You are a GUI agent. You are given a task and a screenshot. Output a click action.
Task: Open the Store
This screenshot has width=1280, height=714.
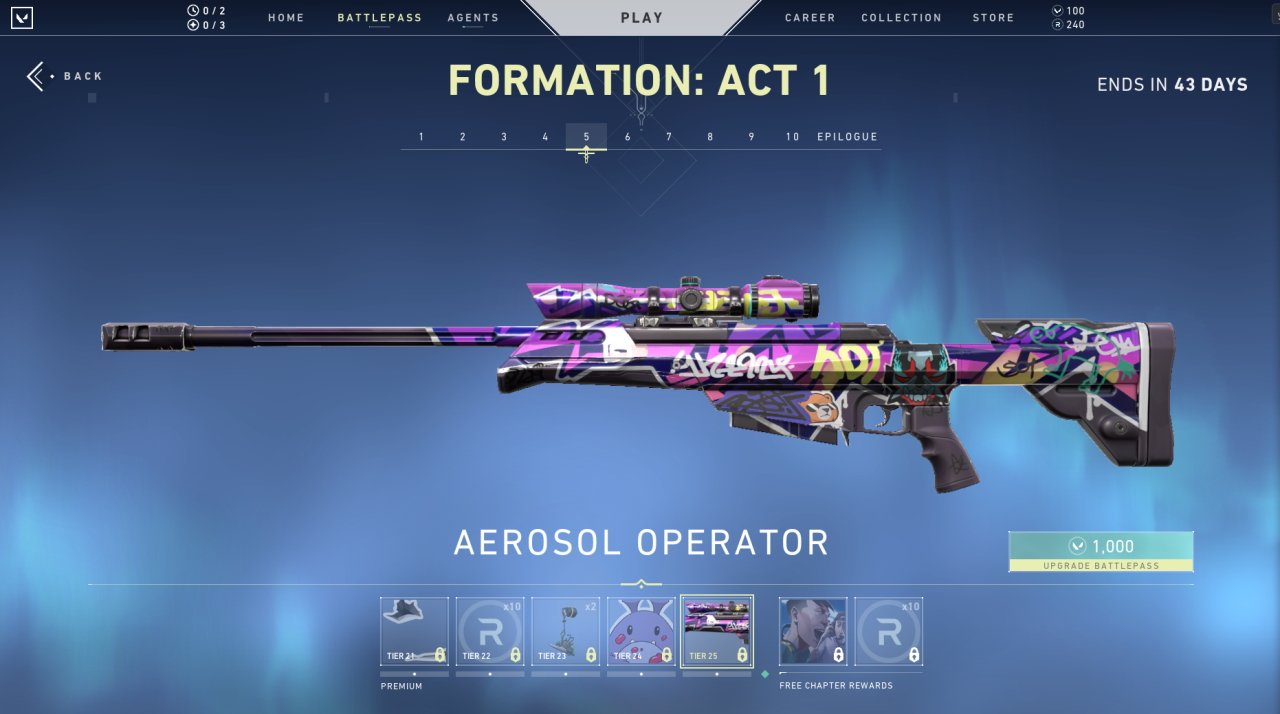pyautogui.click(x=993, y=18)
